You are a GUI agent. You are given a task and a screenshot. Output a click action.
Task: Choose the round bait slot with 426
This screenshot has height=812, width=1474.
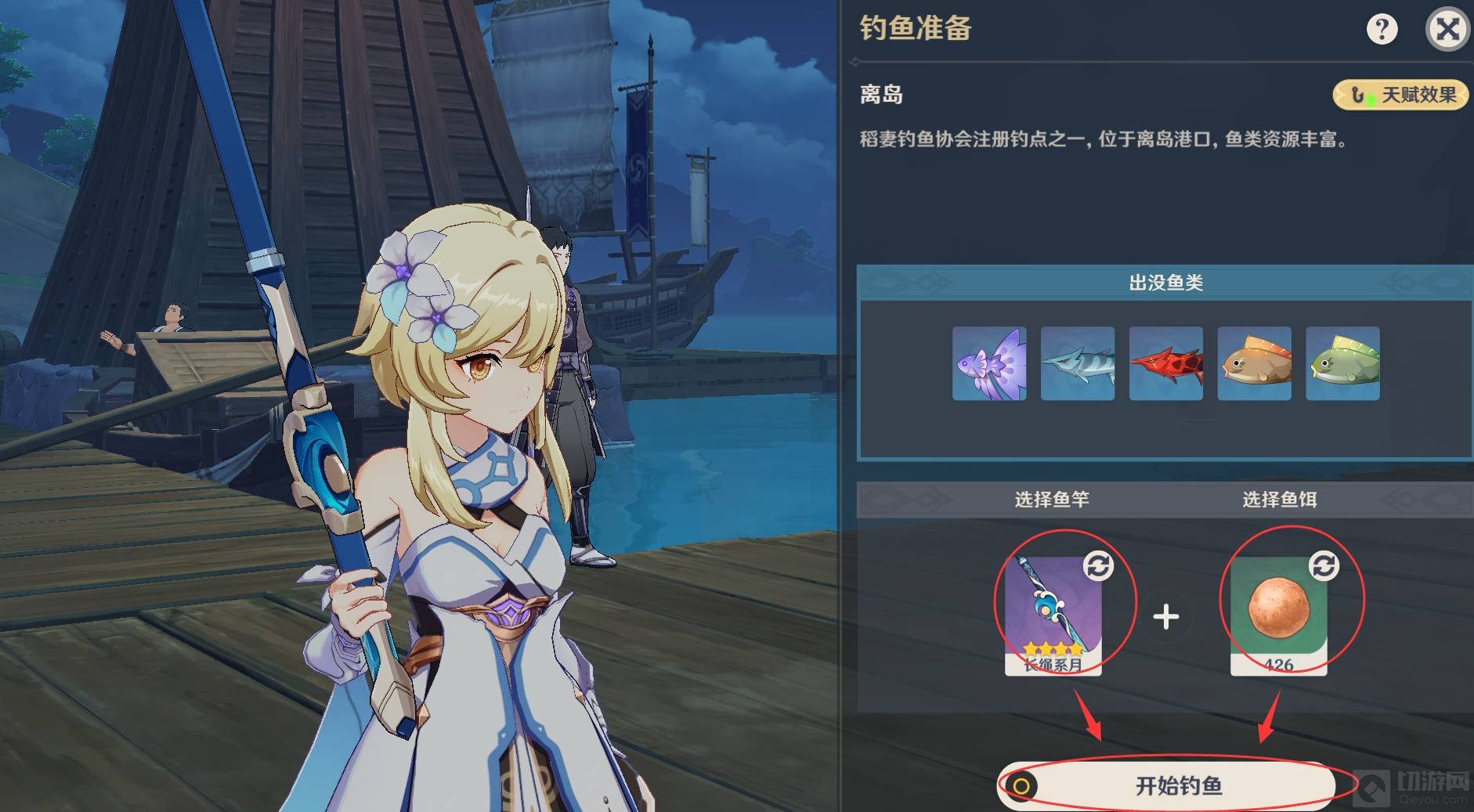click(1278, 616)
